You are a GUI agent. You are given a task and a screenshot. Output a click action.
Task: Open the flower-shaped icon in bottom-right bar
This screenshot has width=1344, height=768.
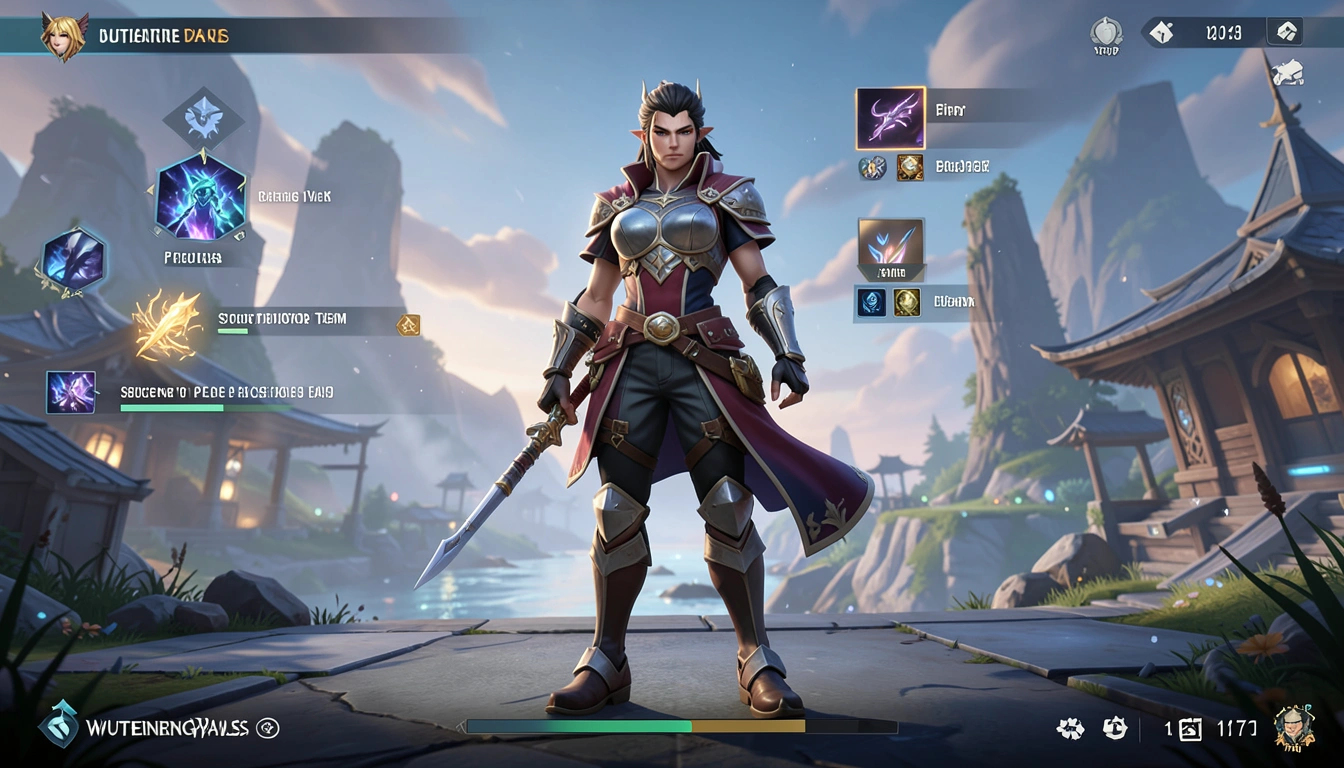1070,729
